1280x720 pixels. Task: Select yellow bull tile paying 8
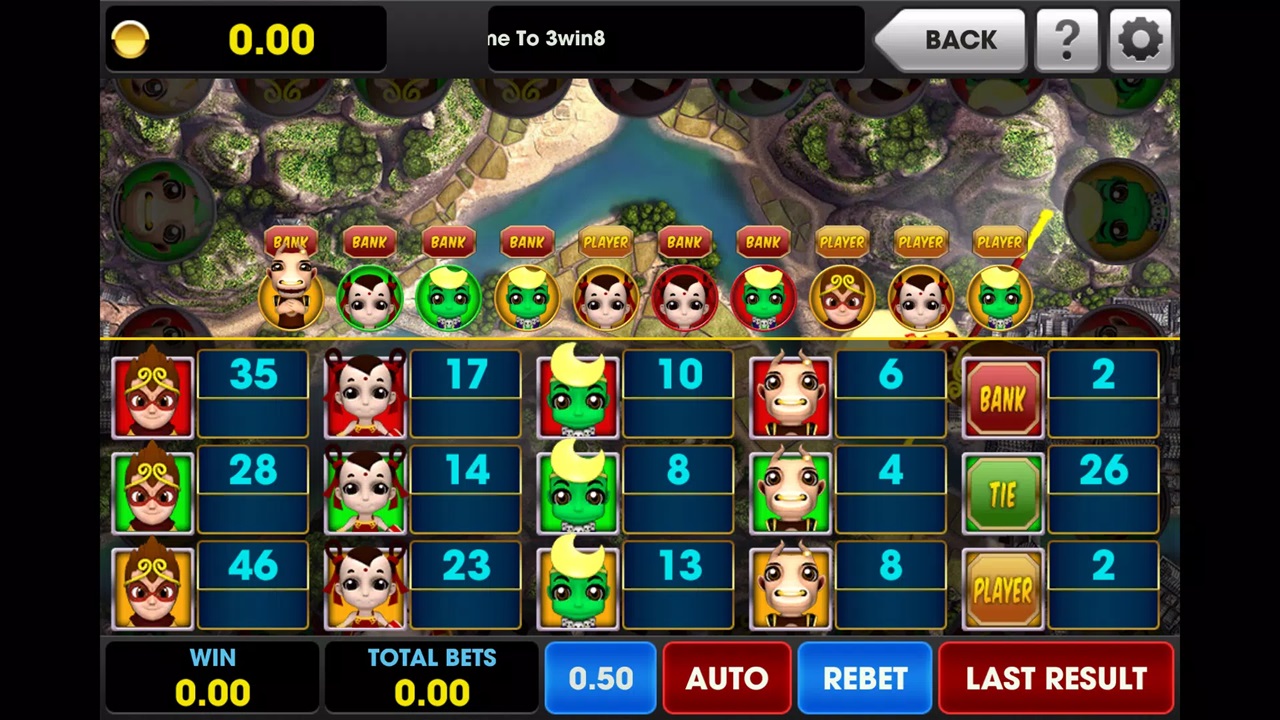[x=790, y=588]
